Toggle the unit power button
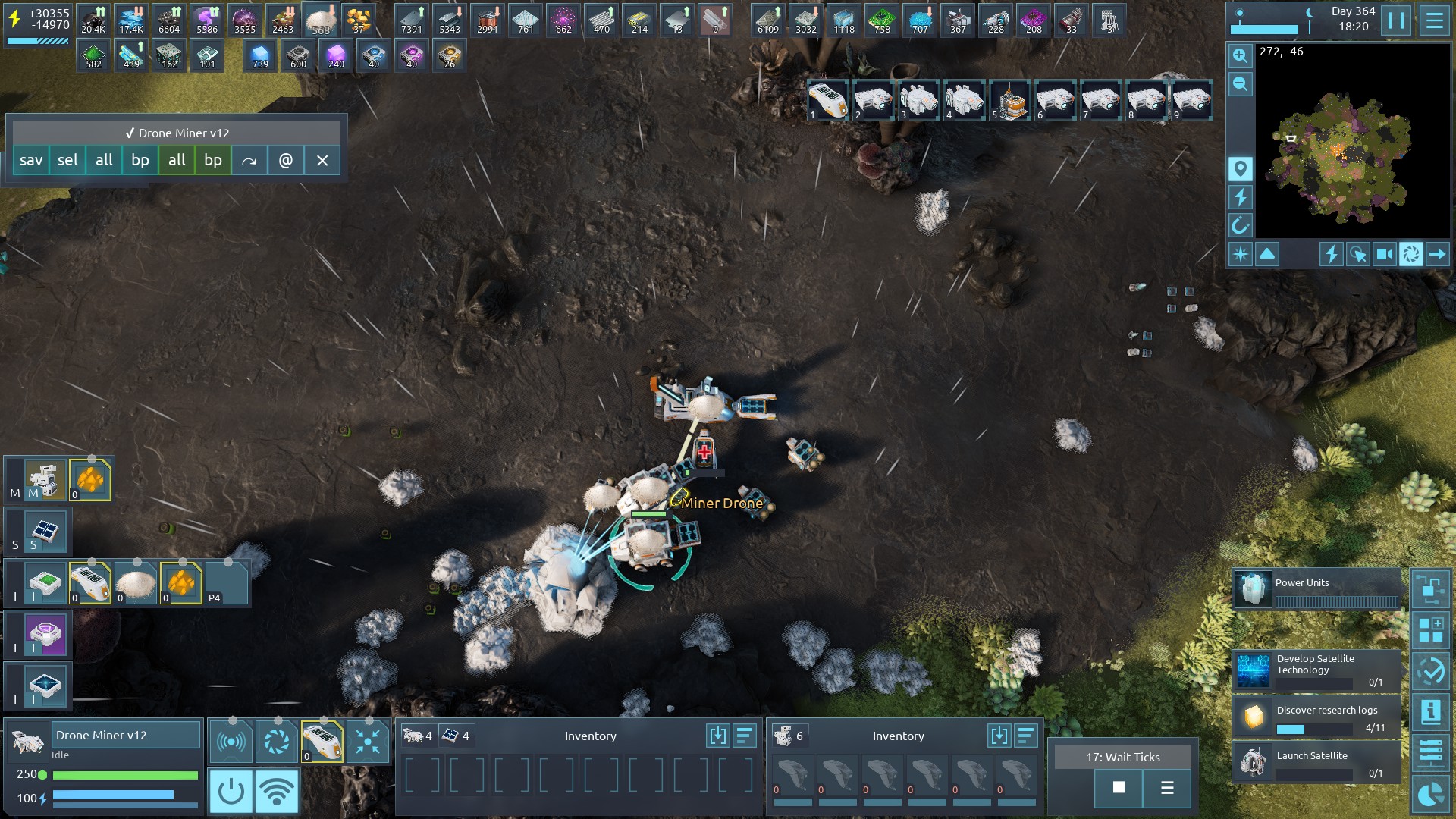 point(231,791)
